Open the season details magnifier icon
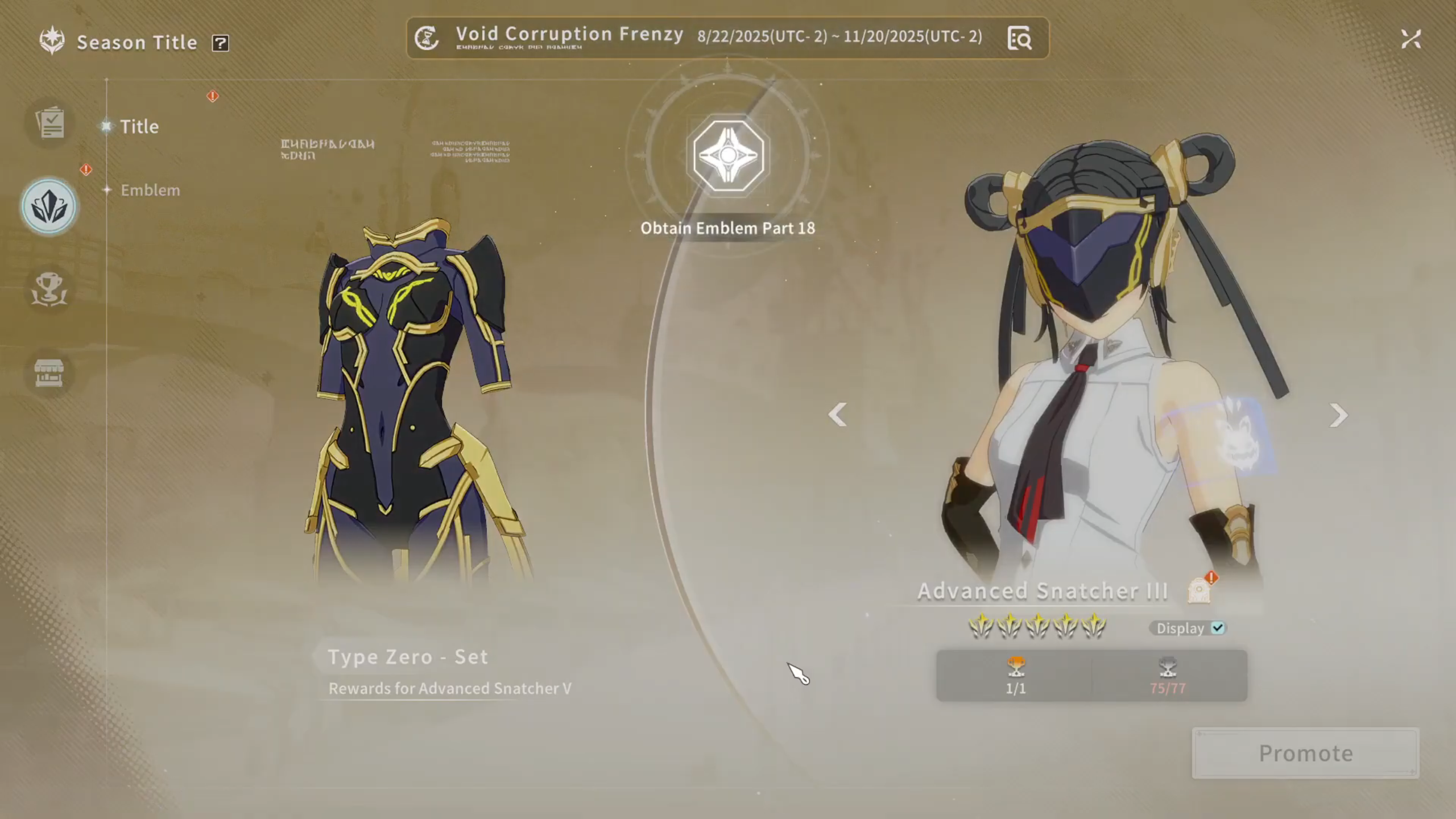 pos(1019,39)
